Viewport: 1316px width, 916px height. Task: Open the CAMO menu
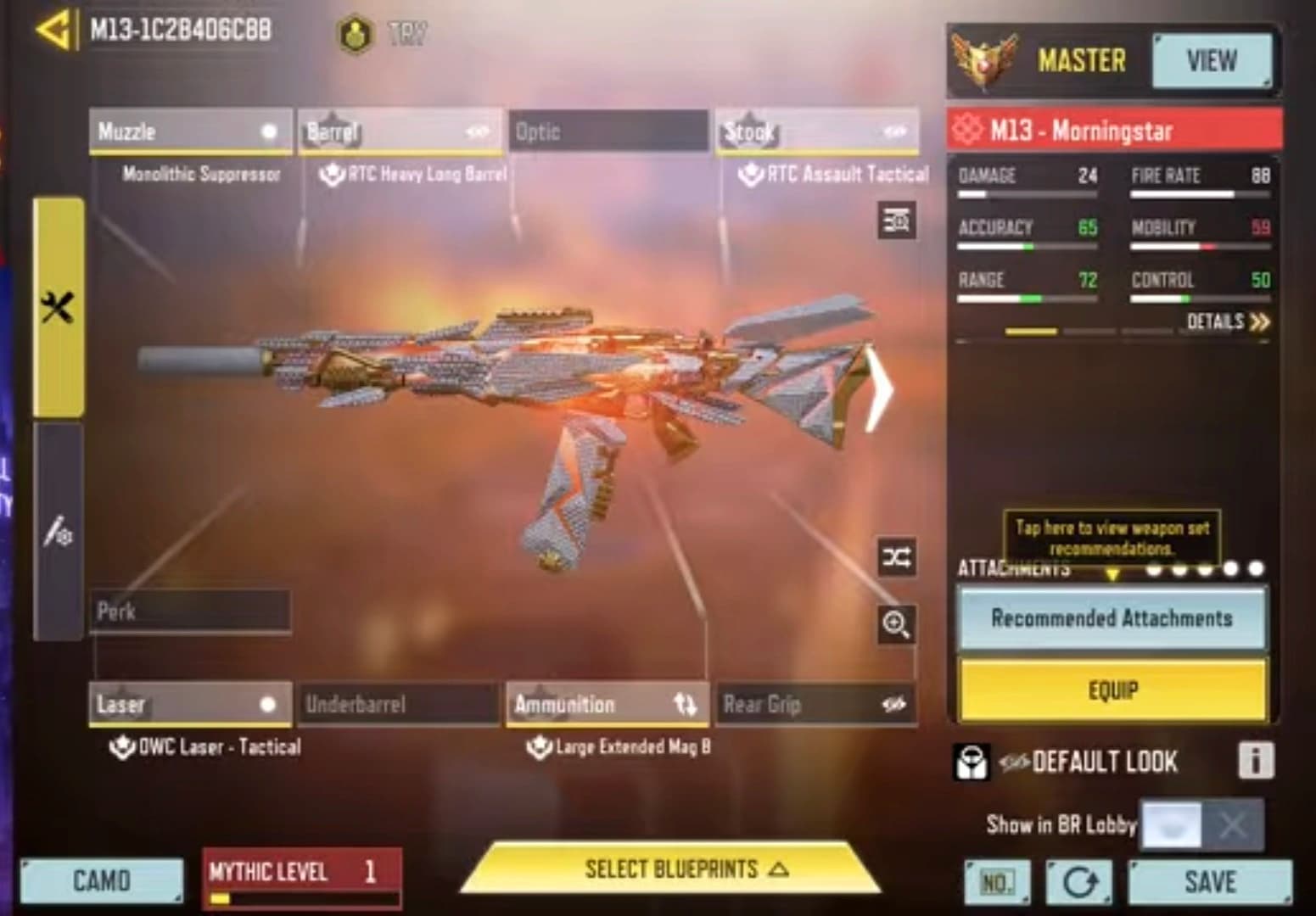(x=101, y=881)
